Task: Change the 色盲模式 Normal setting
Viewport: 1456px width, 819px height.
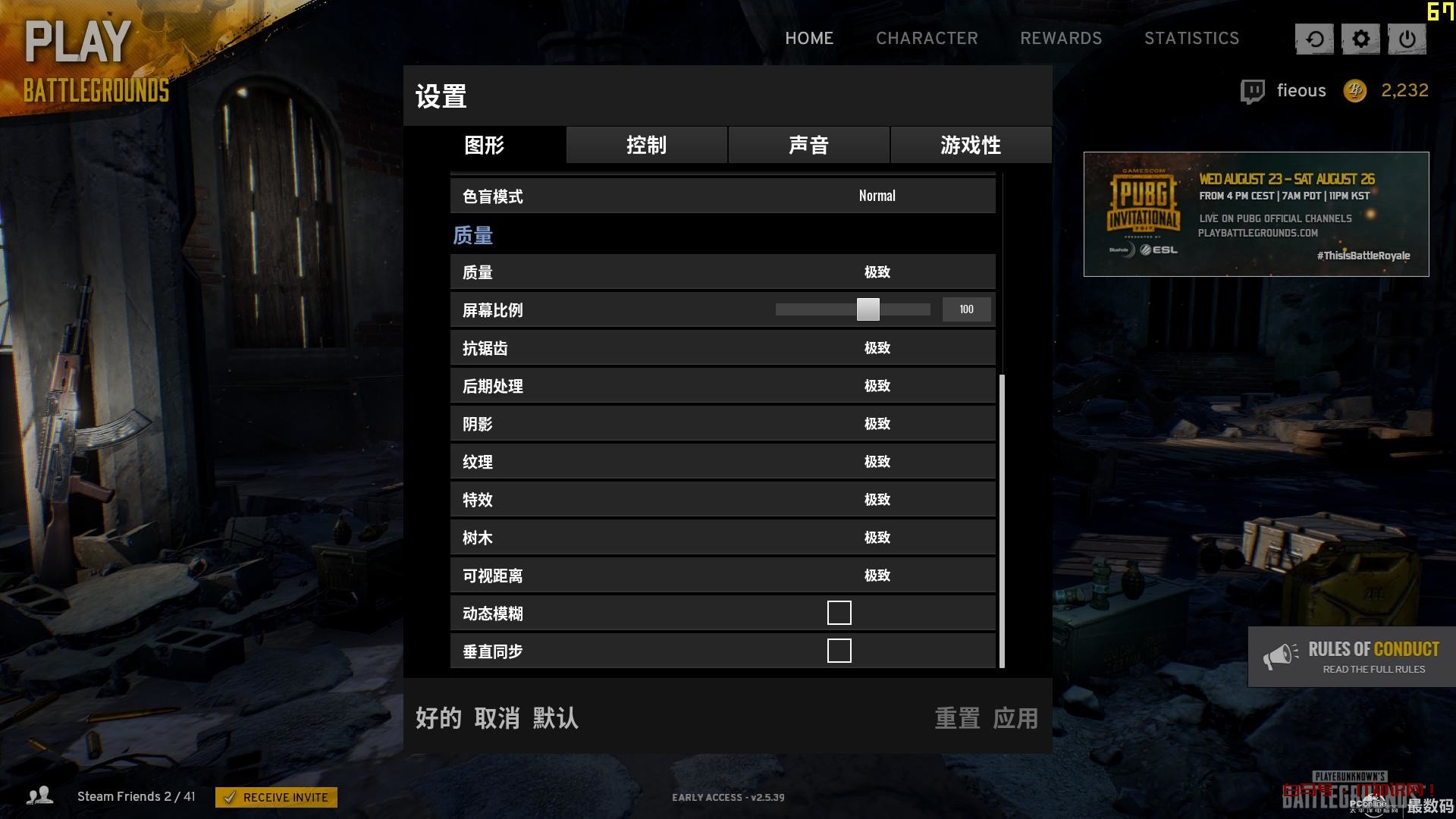Action: tap(876, 196)
